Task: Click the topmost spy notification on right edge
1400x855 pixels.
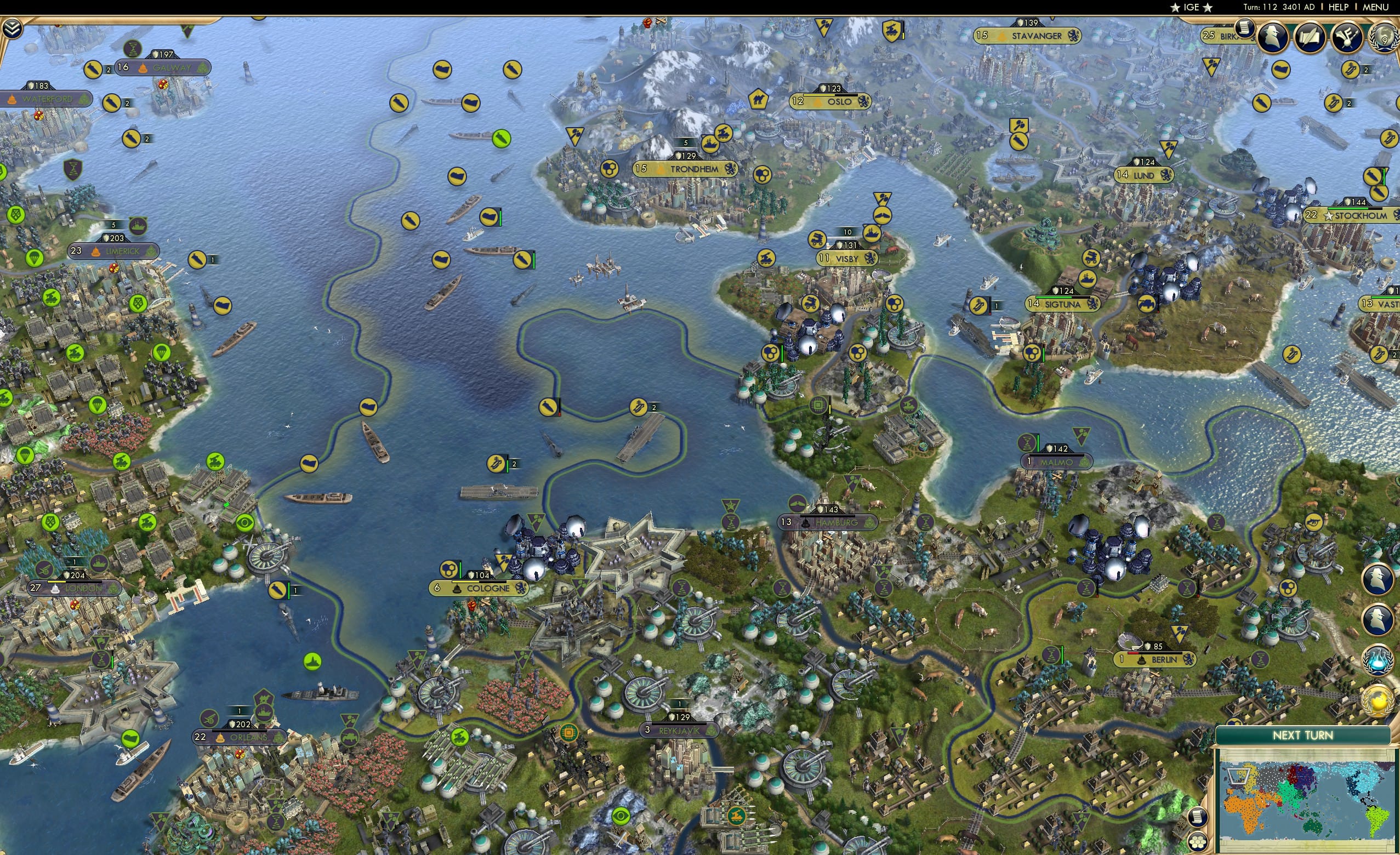Action: click(x=1379, y=579)
